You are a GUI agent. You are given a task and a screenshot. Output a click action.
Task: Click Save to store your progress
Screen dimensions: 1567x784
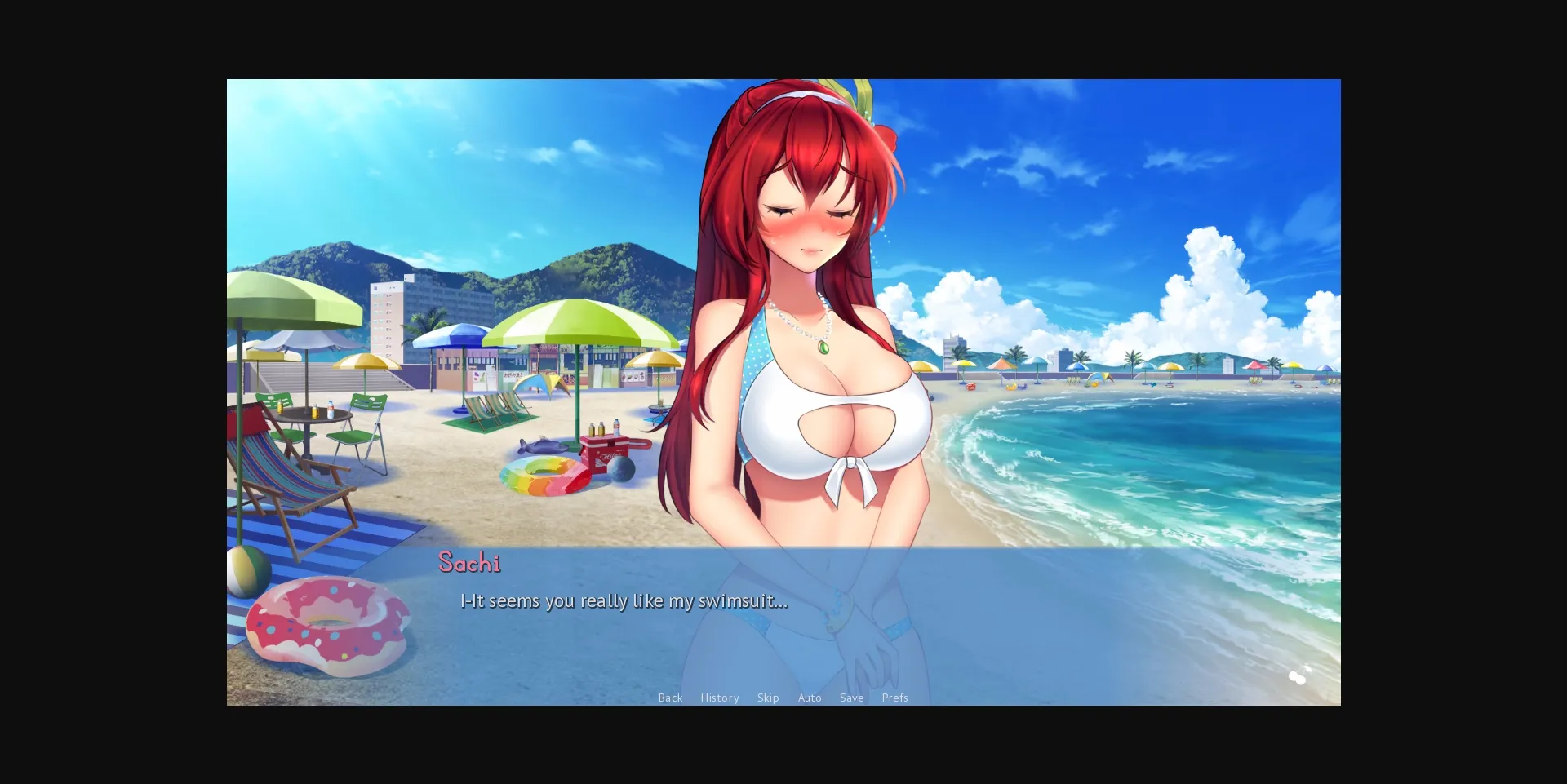(851, 698)
